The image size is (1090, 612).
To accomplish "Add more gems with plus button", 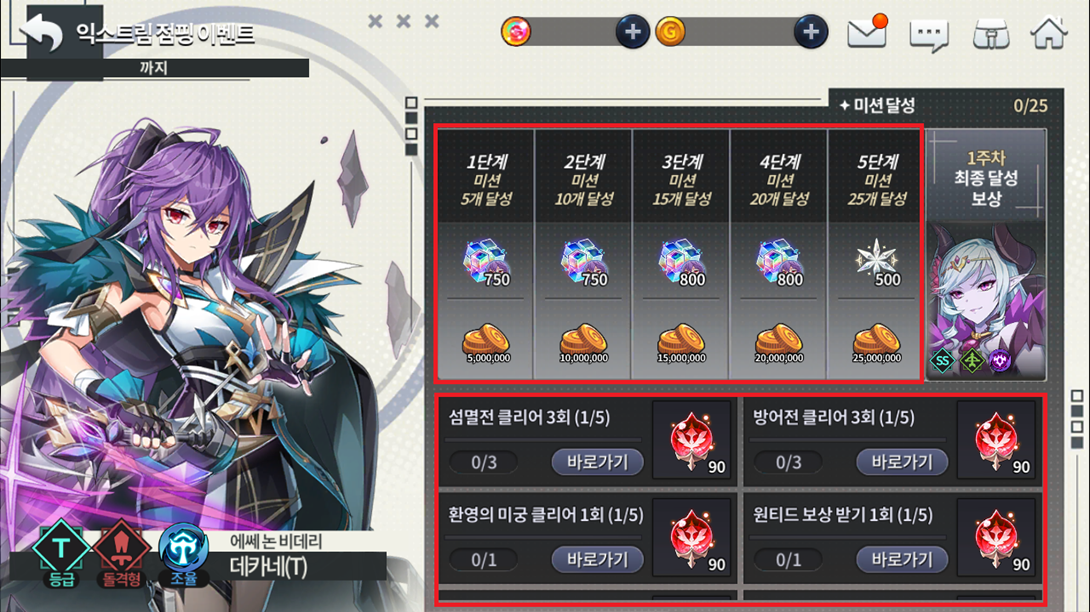I will tap(631, 33).
